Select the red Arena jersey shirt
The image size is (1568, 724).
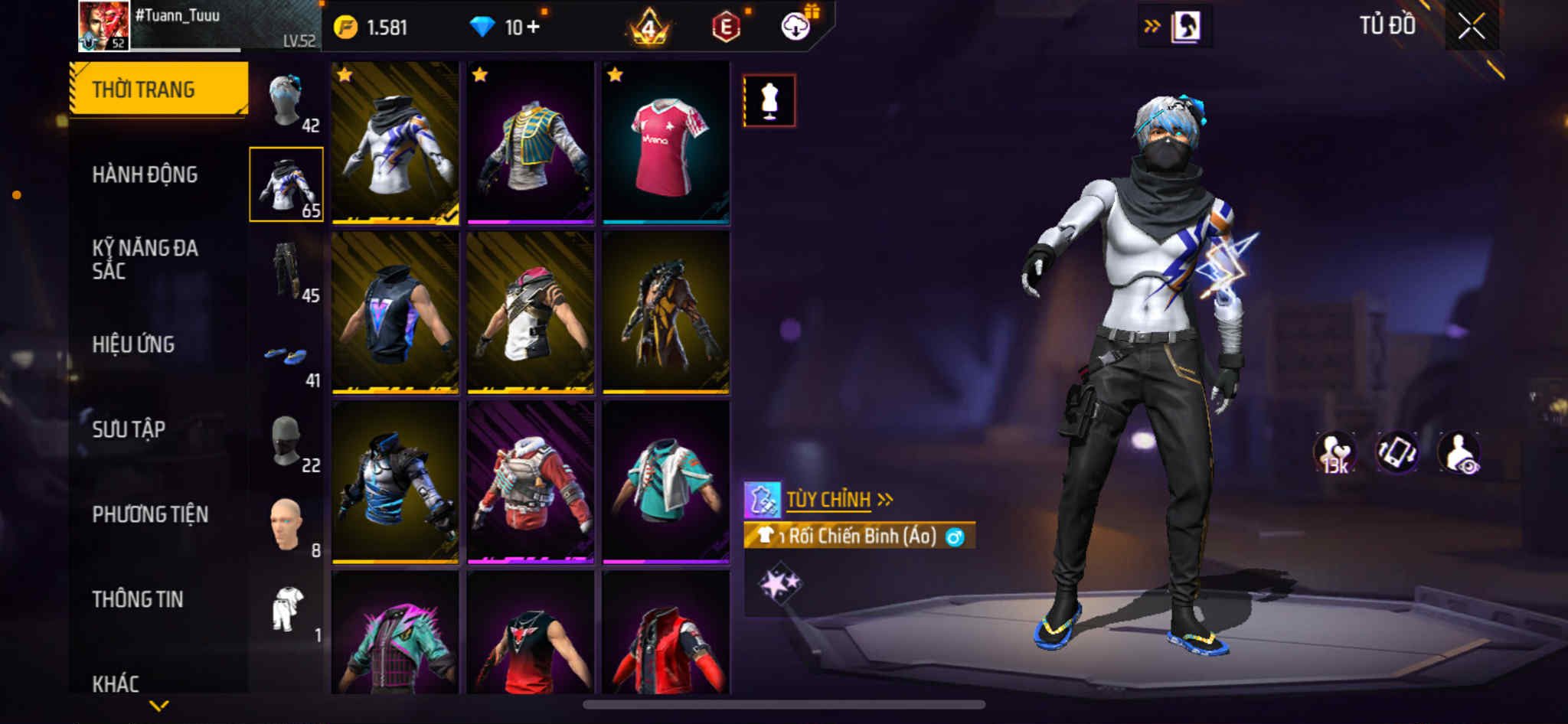pos(665,144)
